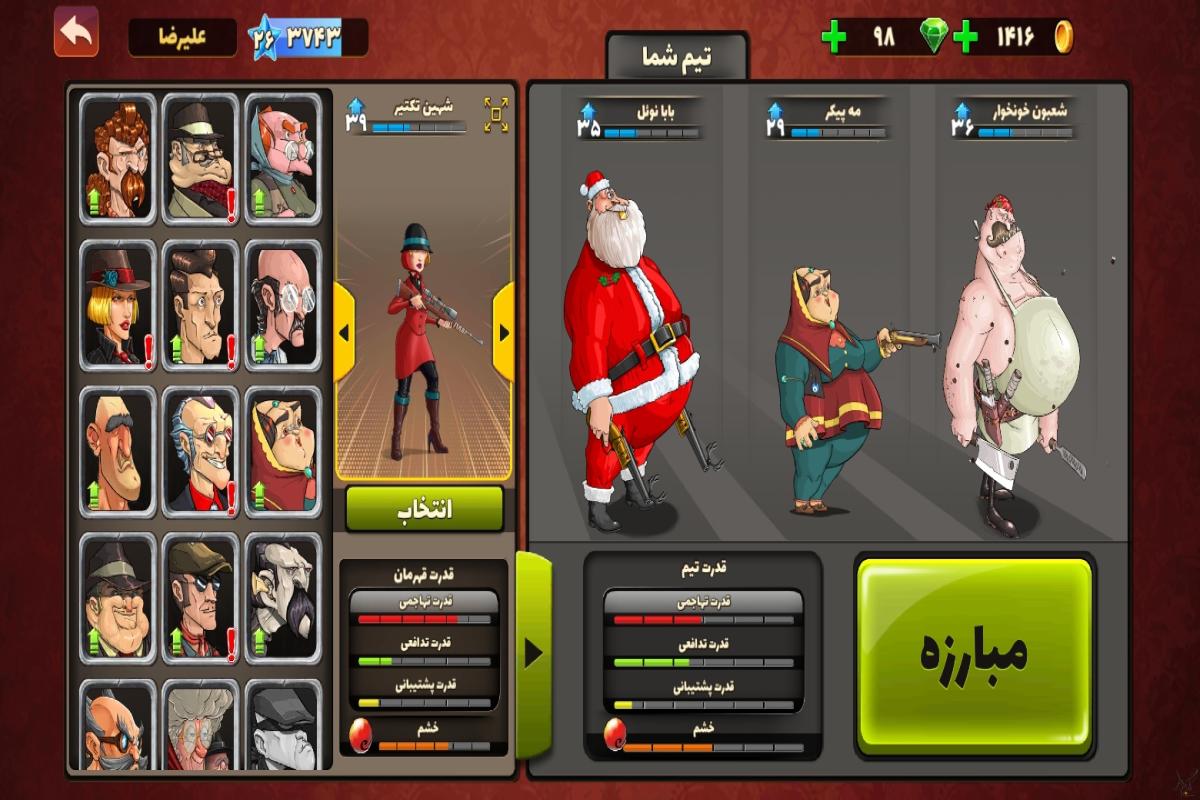Image resolution: width=1200 pixels, height=800 pixels.
Task: Show the next hero with the right arrow
Action: point(503,332)
